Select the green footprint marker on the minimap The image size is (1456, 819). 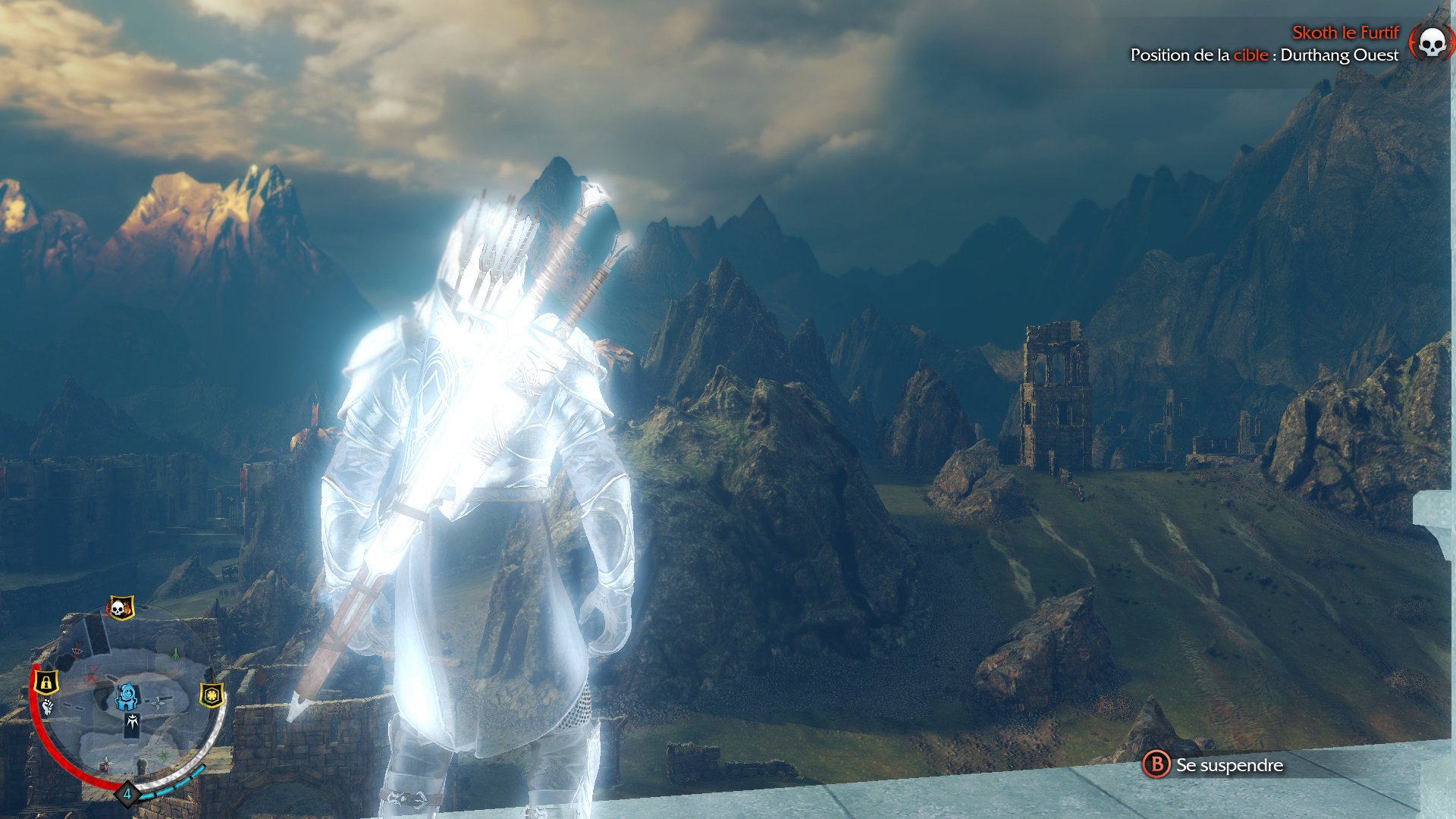point(175,654)
